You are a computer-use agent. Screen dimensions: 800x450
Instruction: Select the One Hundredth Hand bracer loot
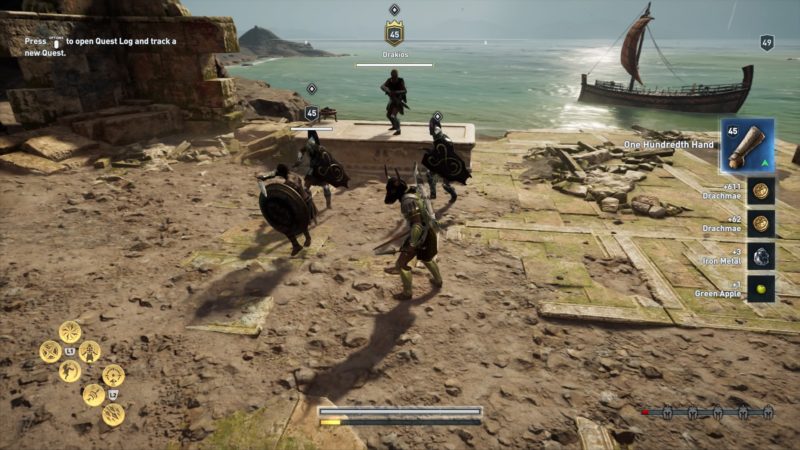(x=746, y=147)
